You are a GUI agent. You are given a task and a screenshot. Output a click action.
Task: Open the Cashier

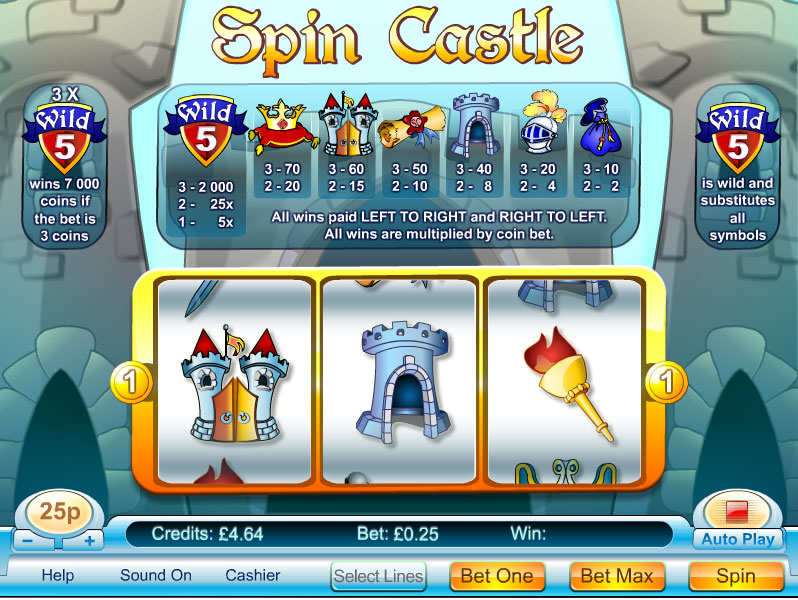(253, 576)
